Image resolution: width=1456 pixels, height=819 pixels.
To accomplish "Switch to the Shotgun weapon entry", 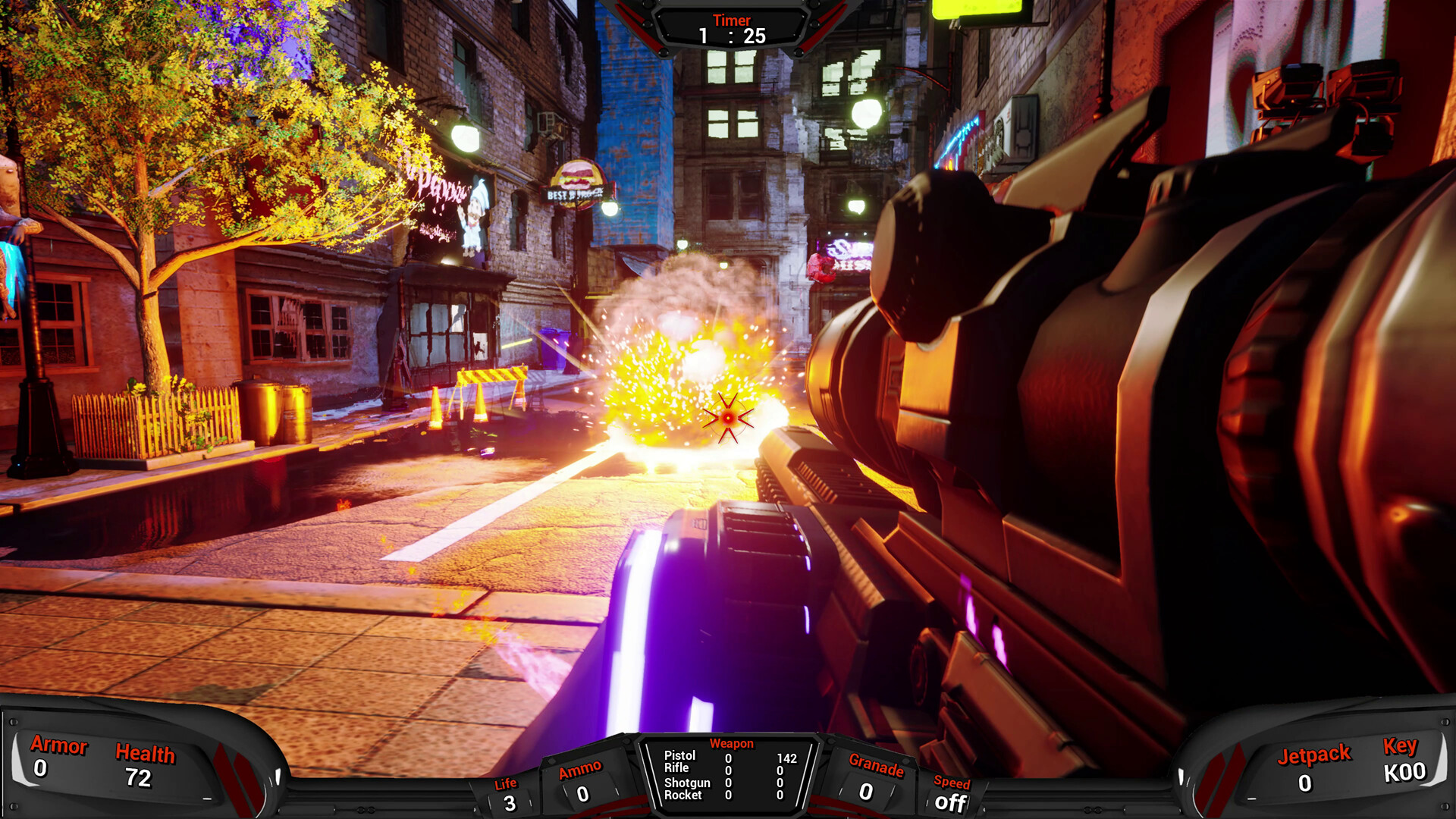I will (x=687, y=783).
